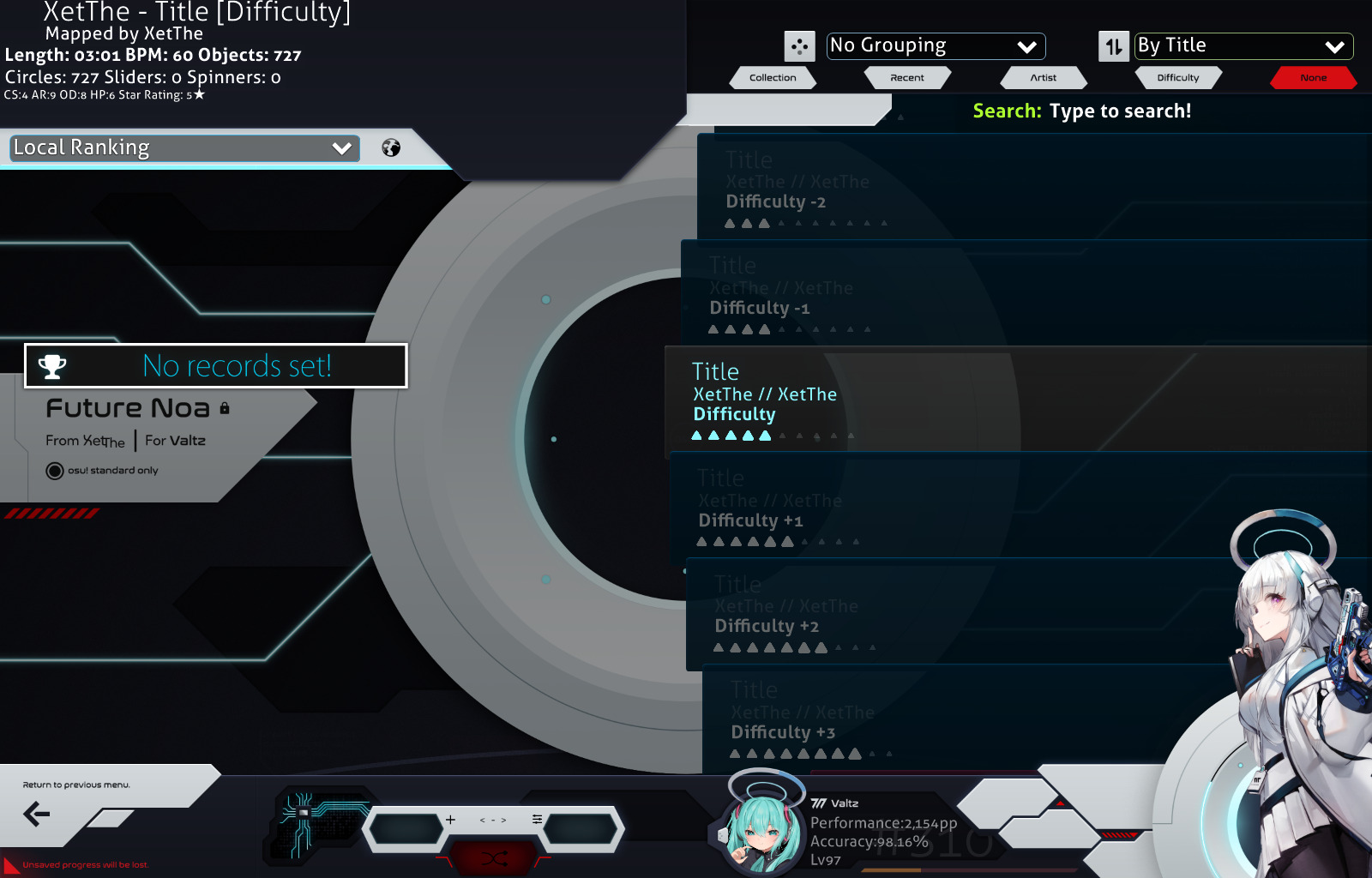Click the sort arrows icon beside By Title
Screen dimensions: 1372x878
pos(1113,46)
